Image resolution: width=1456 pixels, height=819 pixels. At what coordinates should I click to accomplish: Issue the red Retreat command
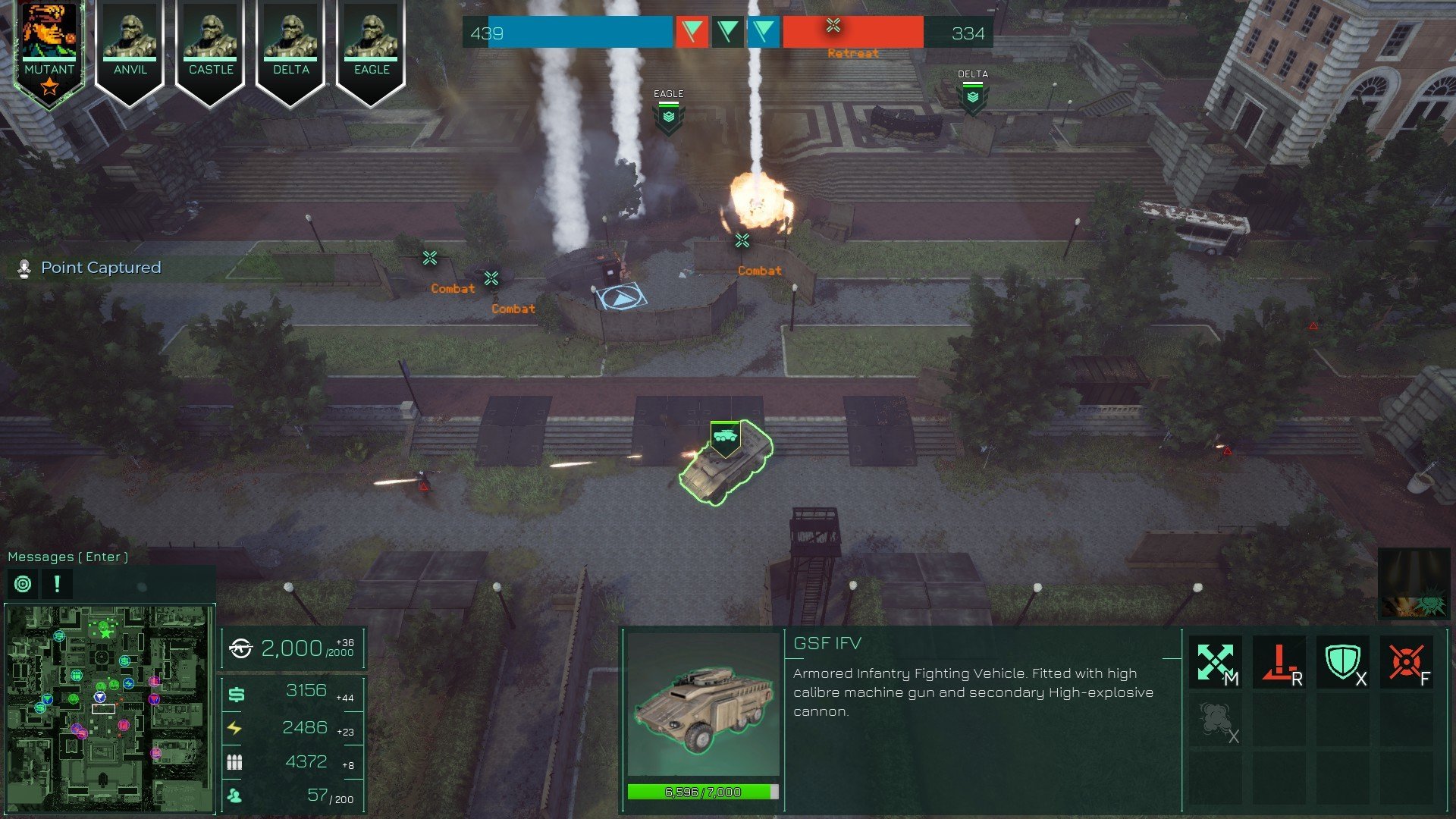coord(1279,662)
